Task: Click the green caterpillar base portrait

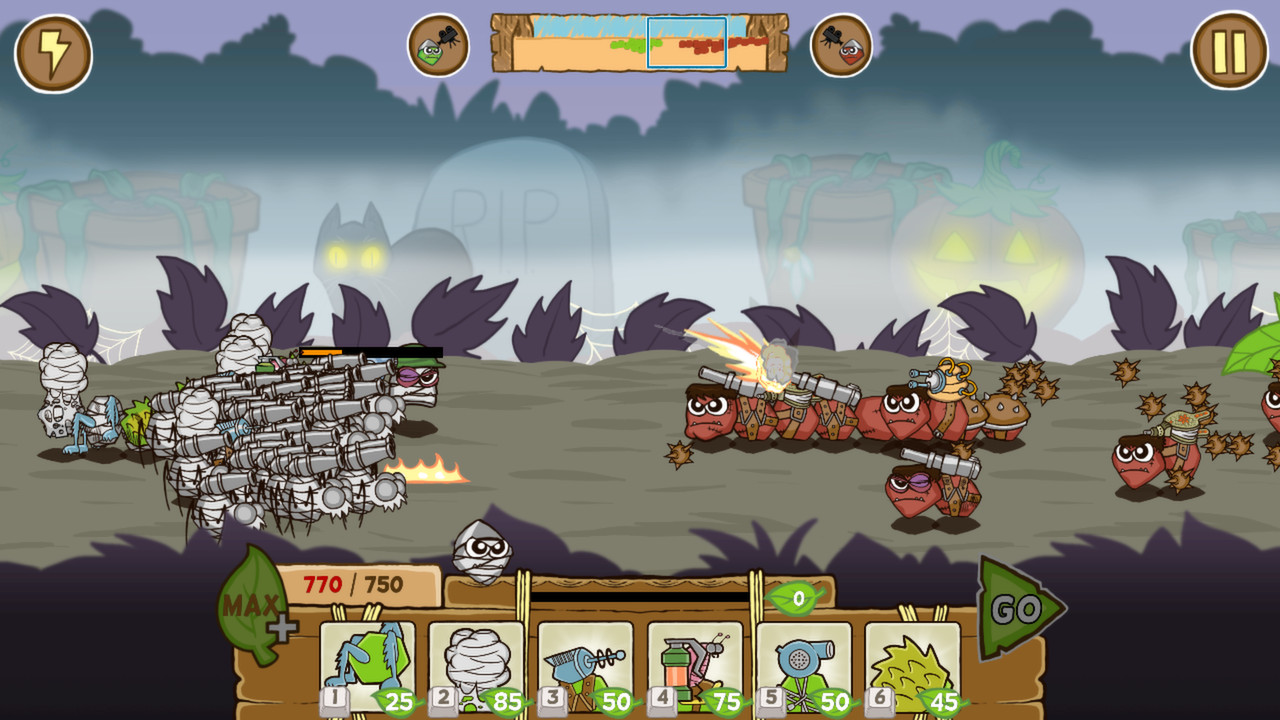Action: pyautogui.click(x=438, y=45)
